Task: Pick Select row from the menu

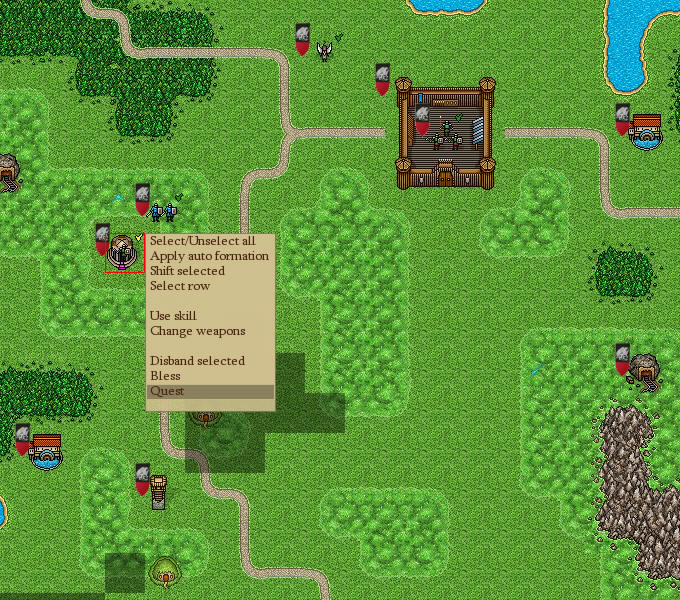Action: [180, 286]
